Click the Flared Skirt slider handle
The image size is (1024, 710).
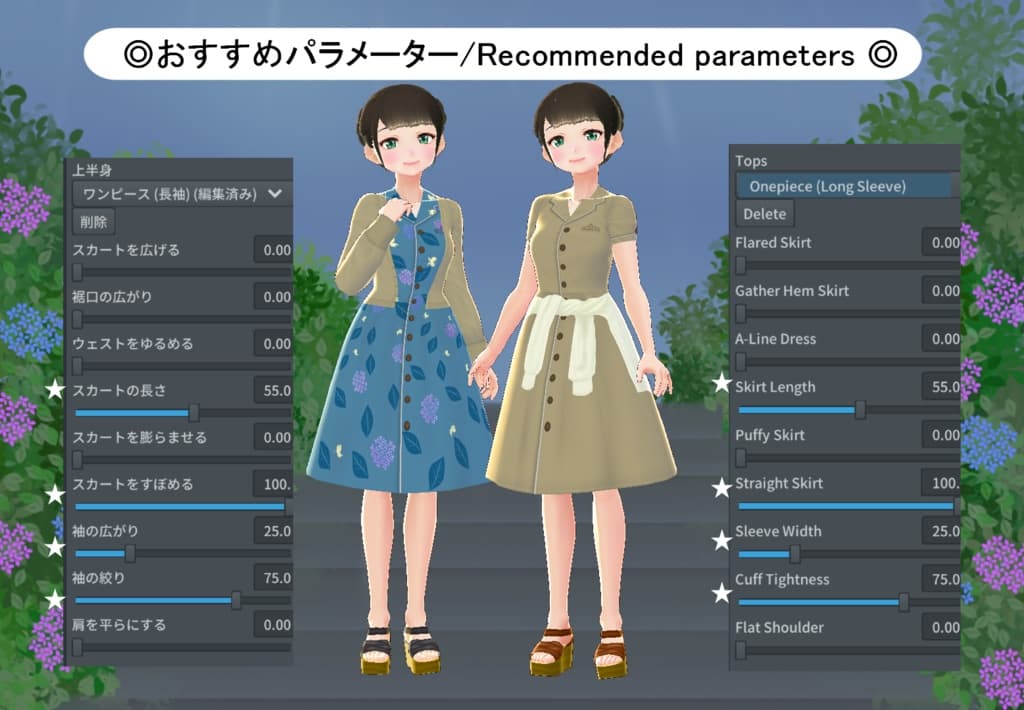741,265
